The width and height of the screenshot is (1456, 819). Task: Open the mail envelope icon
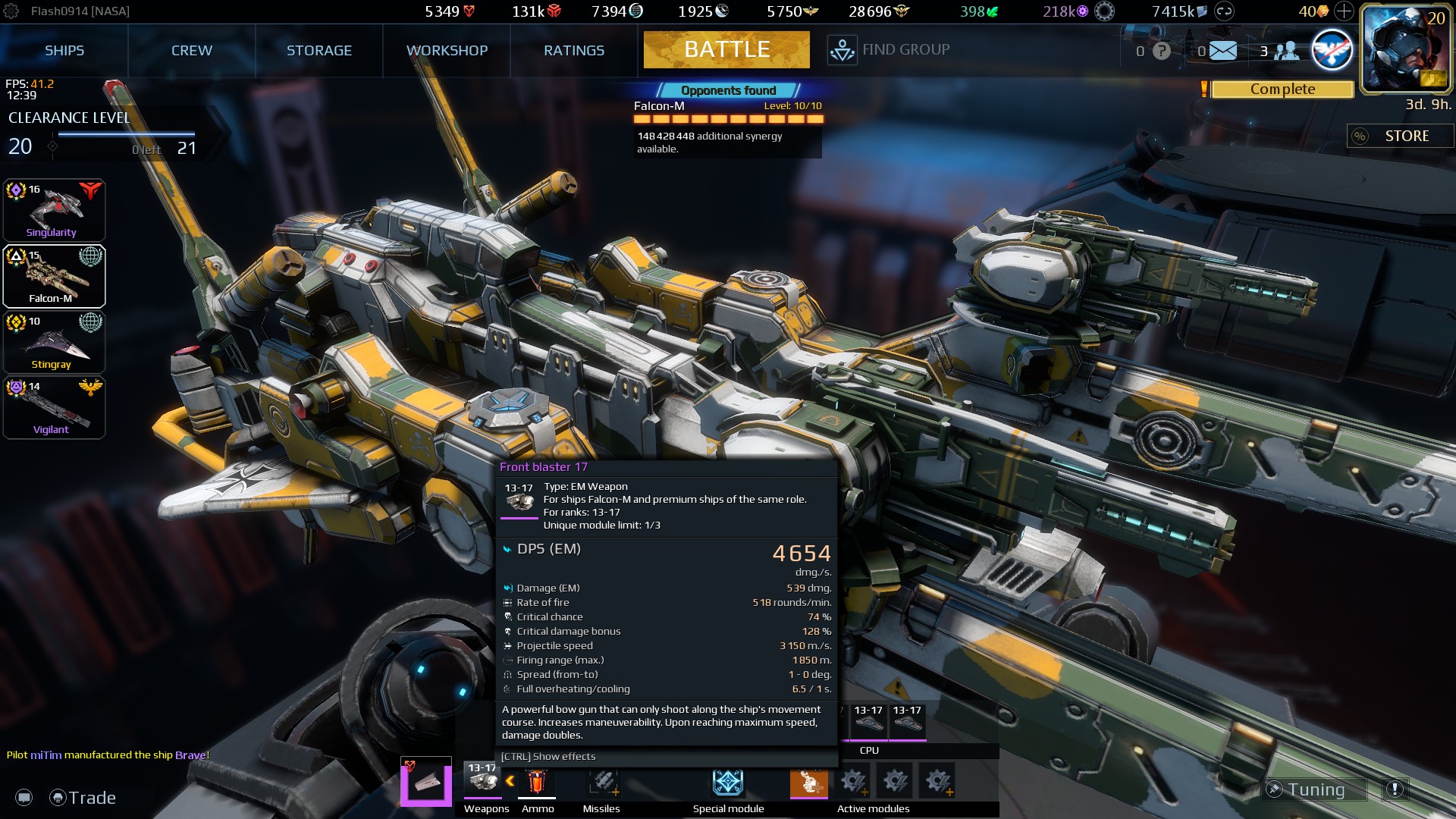[1222, 51]
